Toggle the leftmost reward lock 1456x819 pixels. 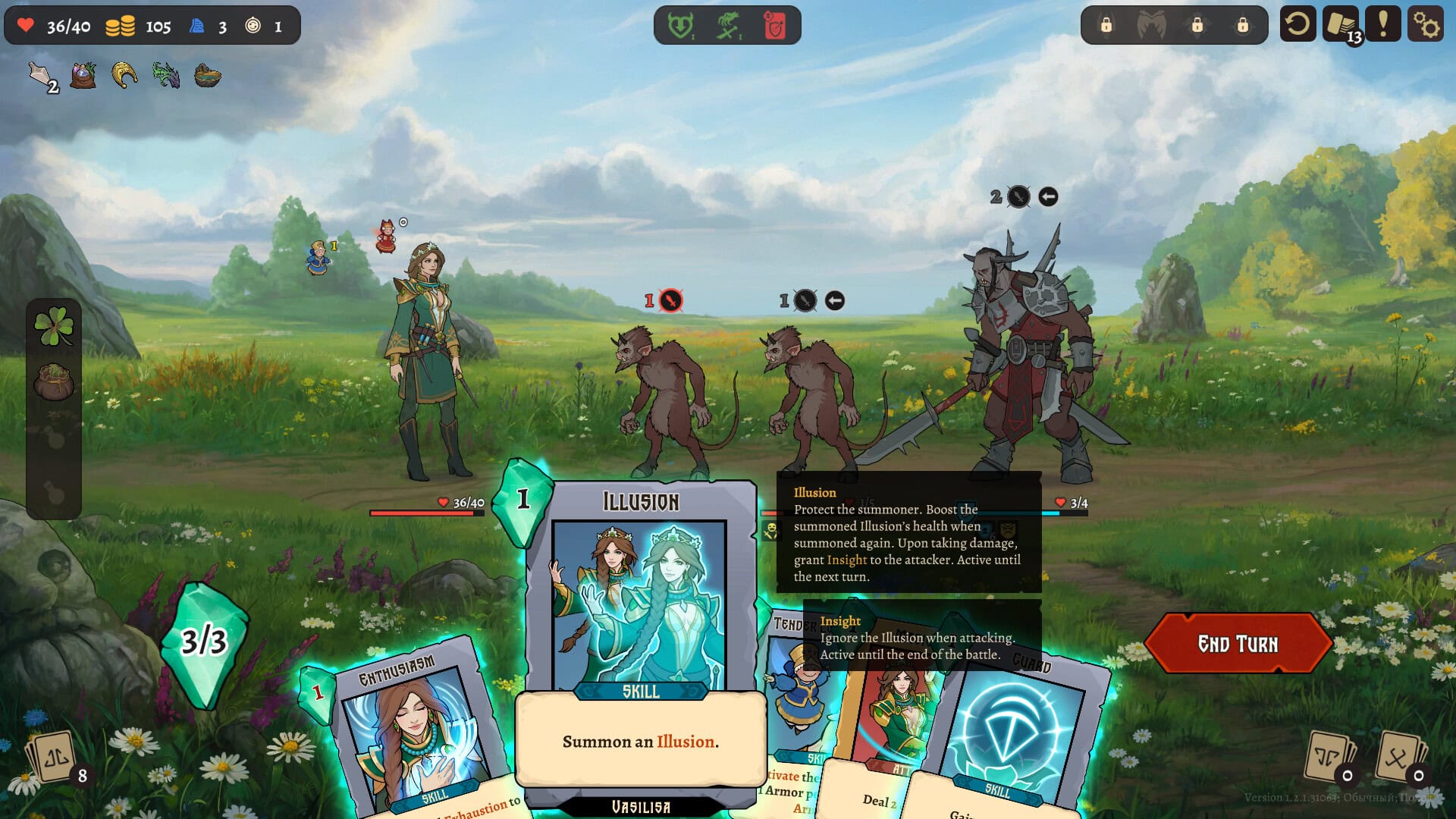pyautogui.click(x=1106, y=25)
